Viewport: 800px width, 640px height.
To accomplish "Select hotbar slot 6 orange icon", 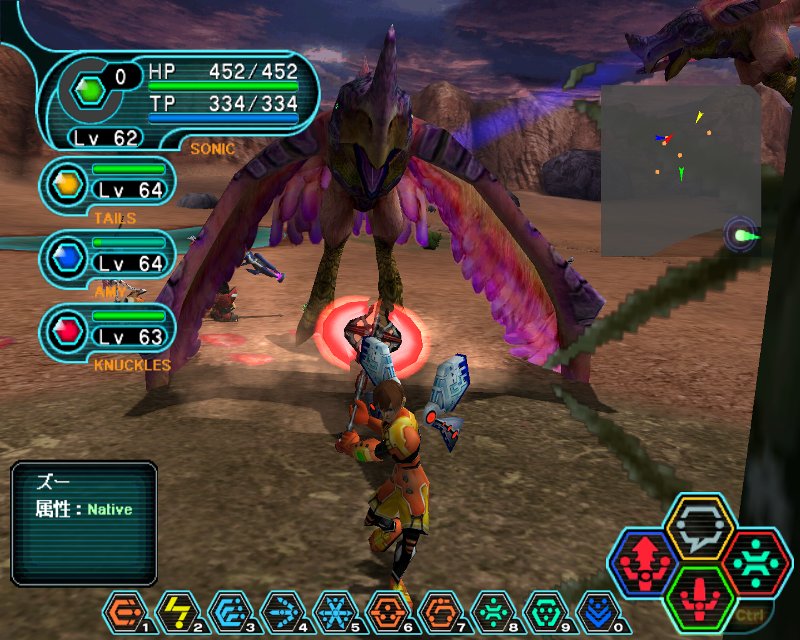I will click(x=385, y=609).
